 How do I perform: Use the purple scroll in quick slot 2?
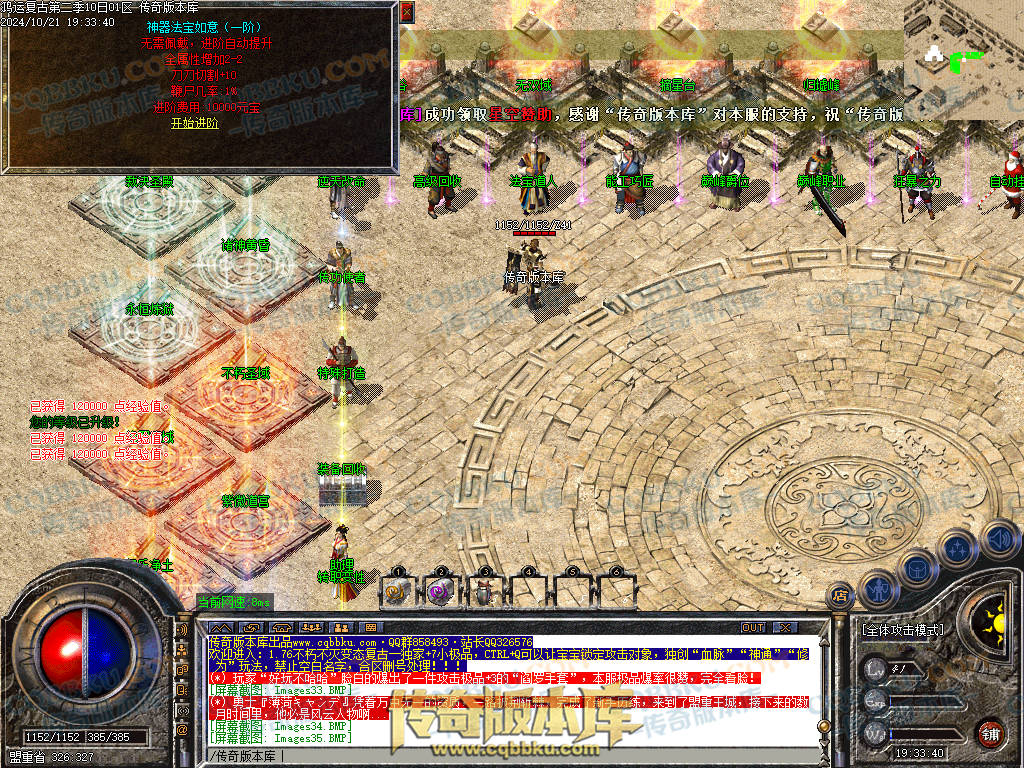441,590
